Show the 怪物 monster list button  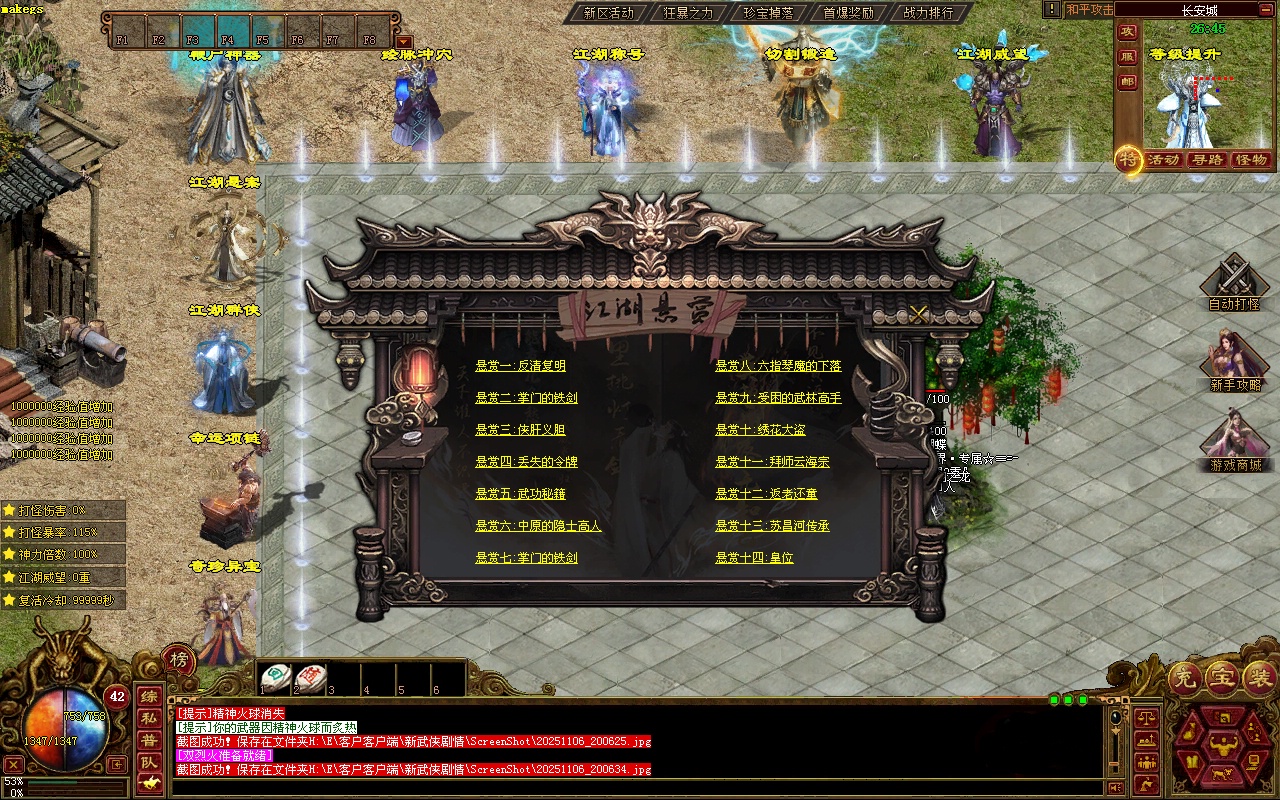[1250, 160]
